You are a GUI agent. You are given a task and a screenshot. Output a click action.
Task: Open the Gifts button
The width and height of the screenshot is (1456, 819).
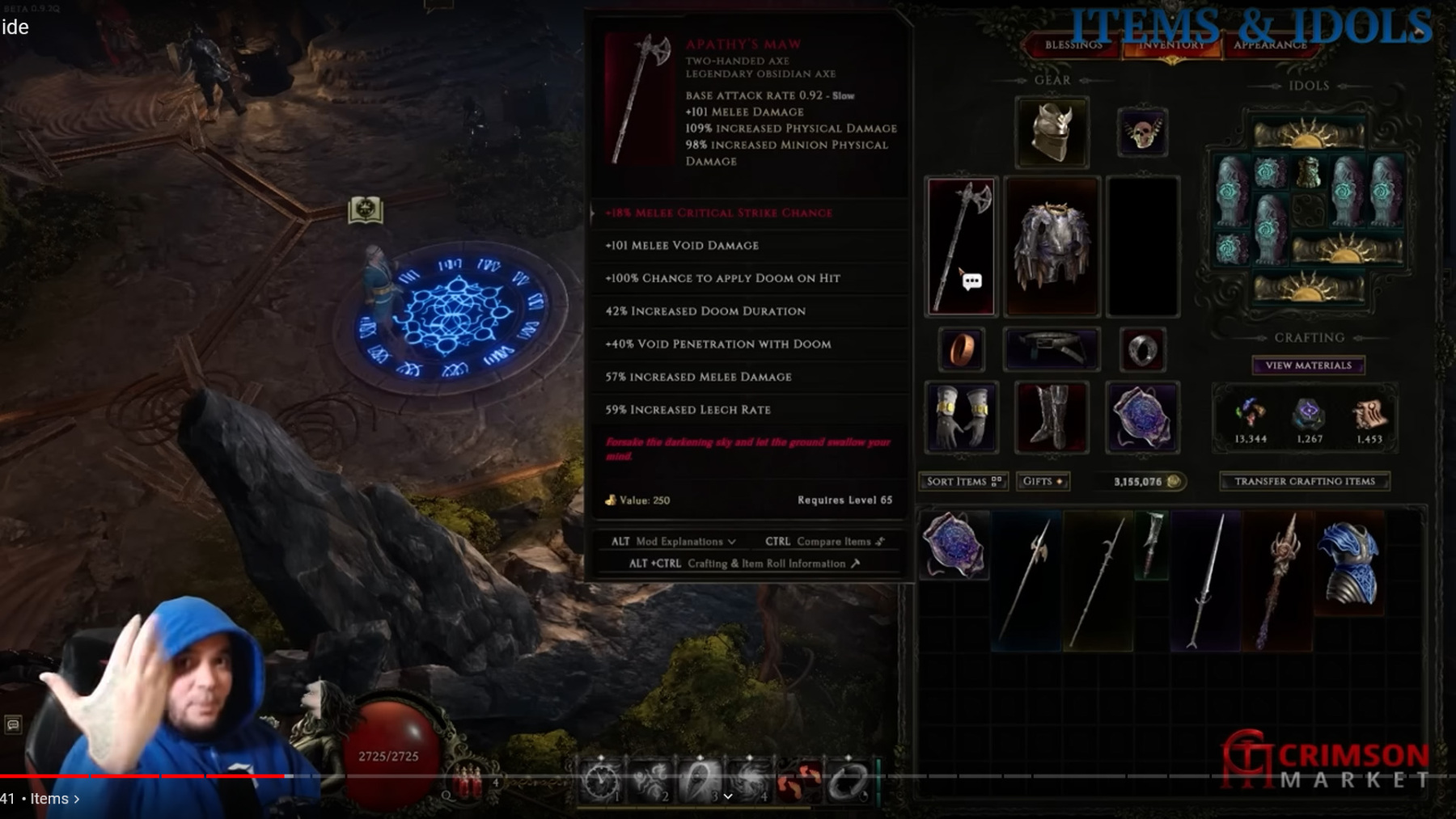point(1043,481)
